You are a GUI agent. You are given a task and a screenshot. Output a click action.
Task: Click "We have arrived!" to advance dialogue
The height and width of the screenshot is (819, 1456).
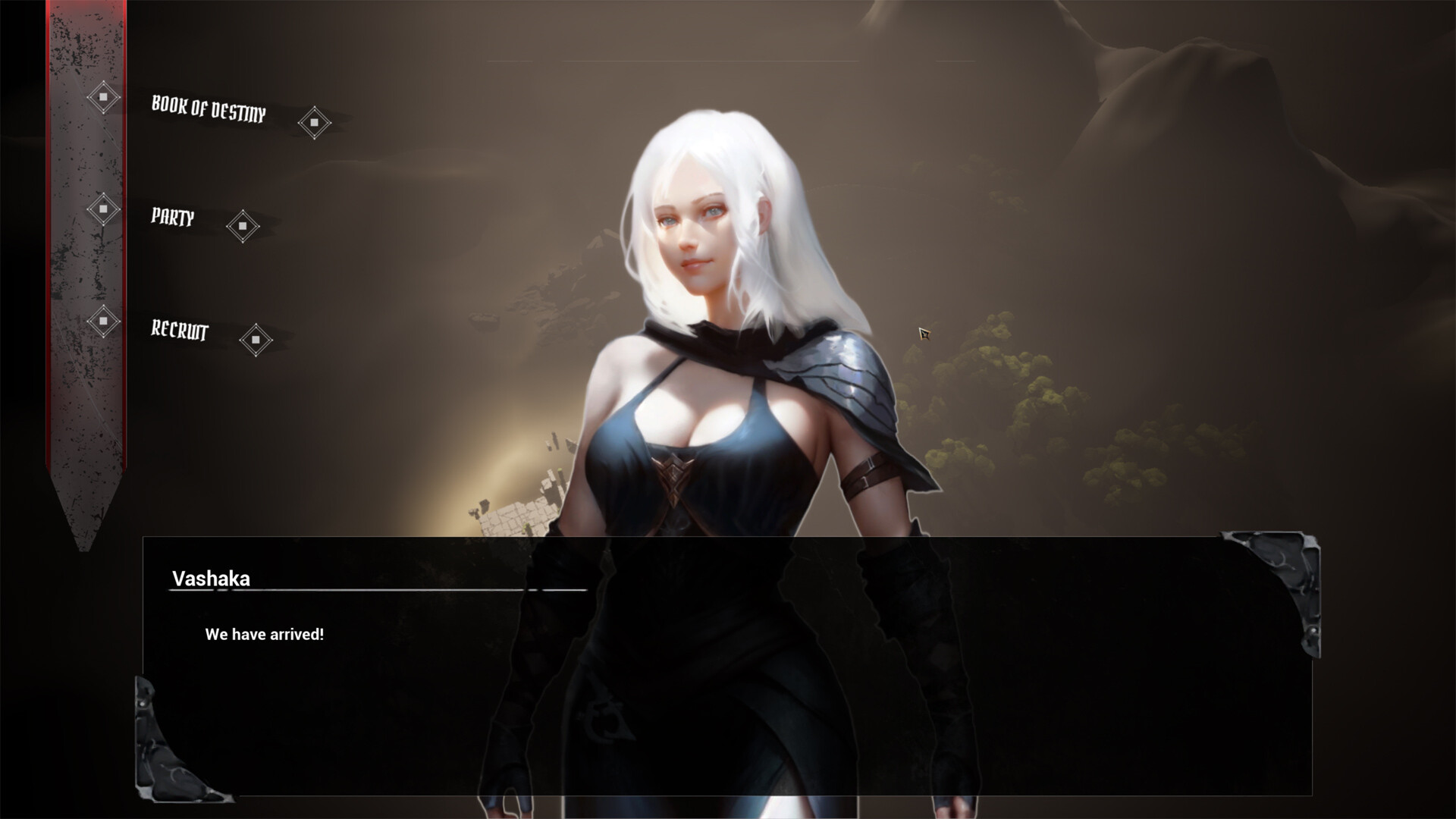[265, 635]
